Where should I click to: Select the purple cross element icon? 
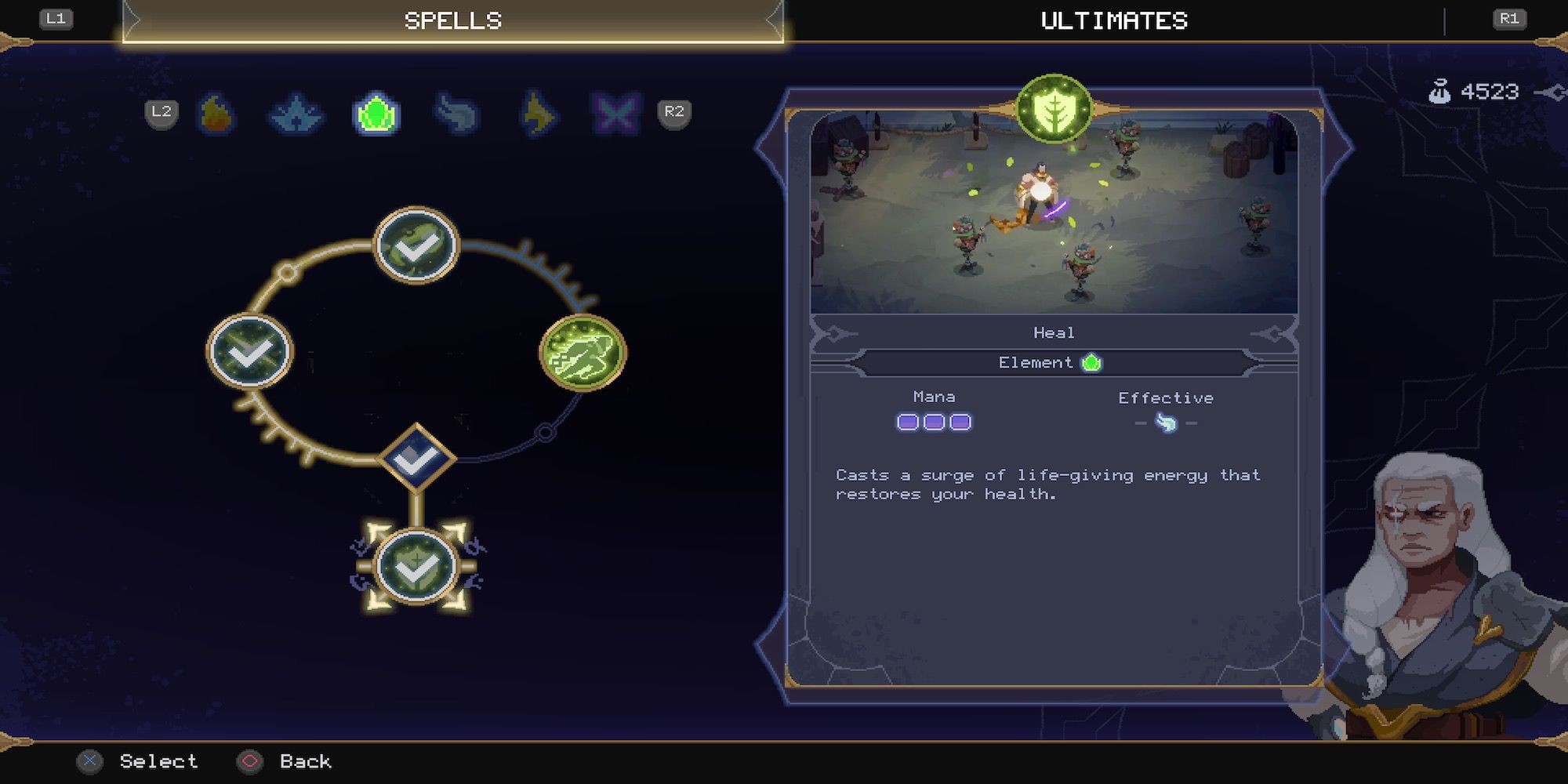[616, 114]
